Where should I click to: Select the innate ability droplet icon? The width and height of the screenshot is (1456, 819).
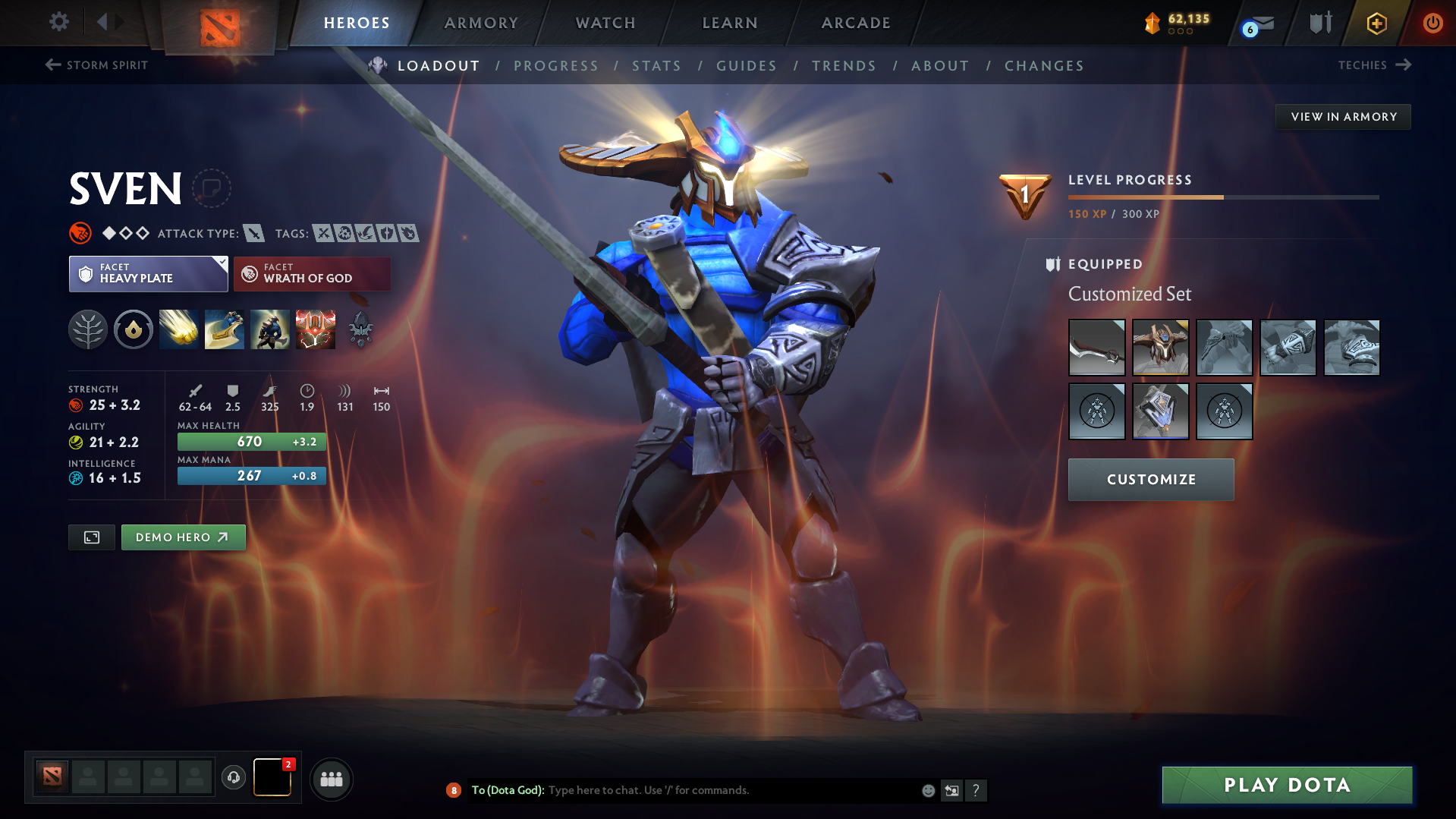(134, 329)
